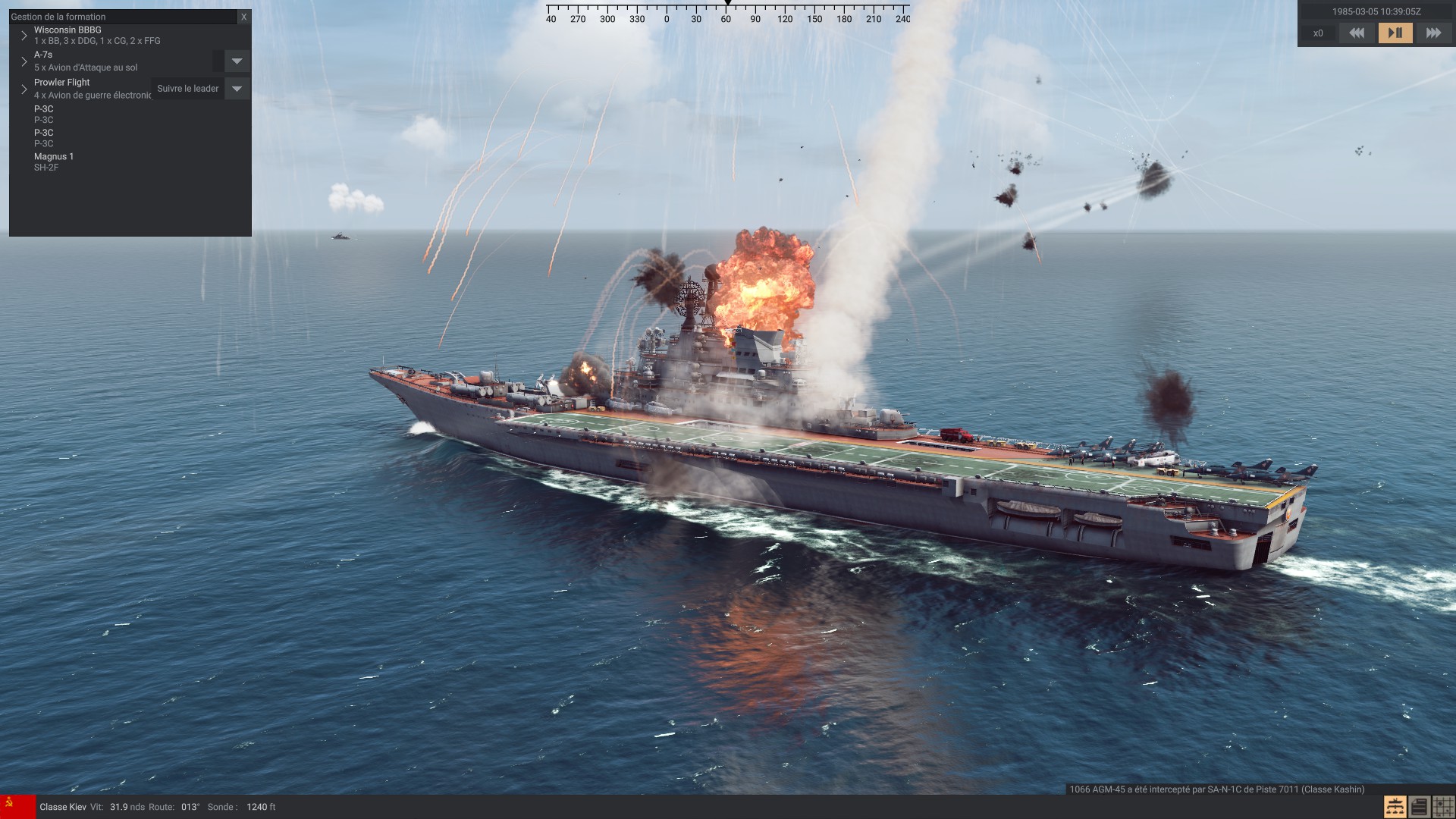Speed up the time compression
Image resolution: width=1456 pixels, height=819 pixels.
pos(1432,33)
